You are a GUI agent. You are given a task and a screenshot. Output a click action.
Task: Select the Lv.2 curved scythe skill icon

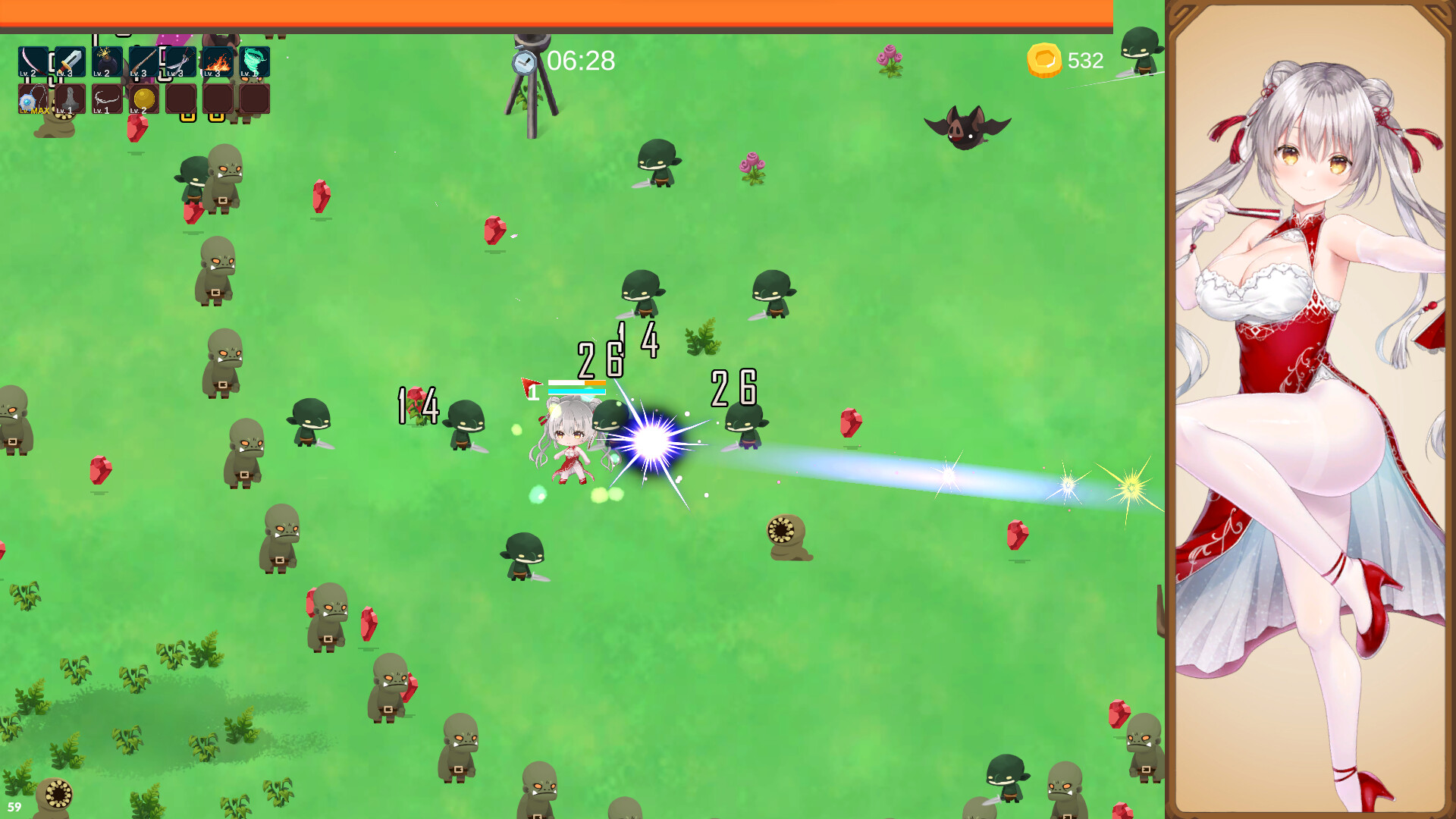32,61
